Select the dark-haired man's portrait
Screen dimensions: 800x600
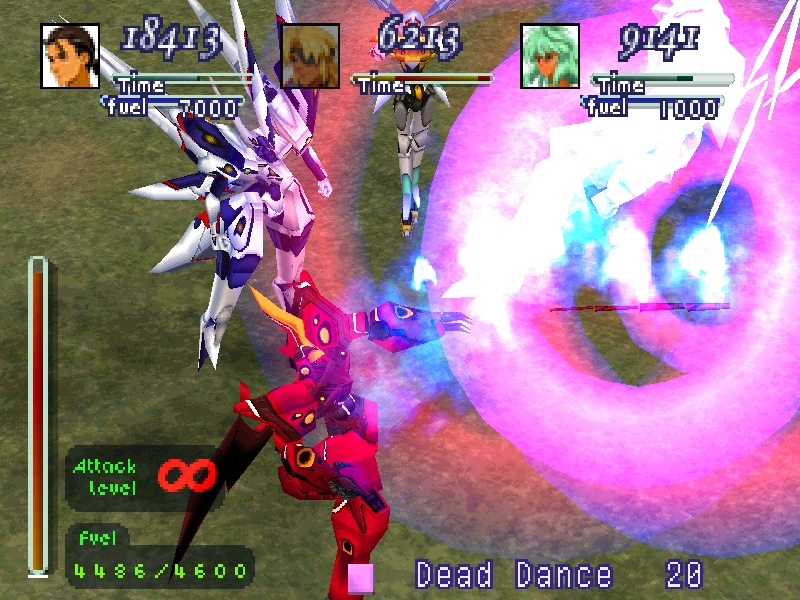coord(70,55)
